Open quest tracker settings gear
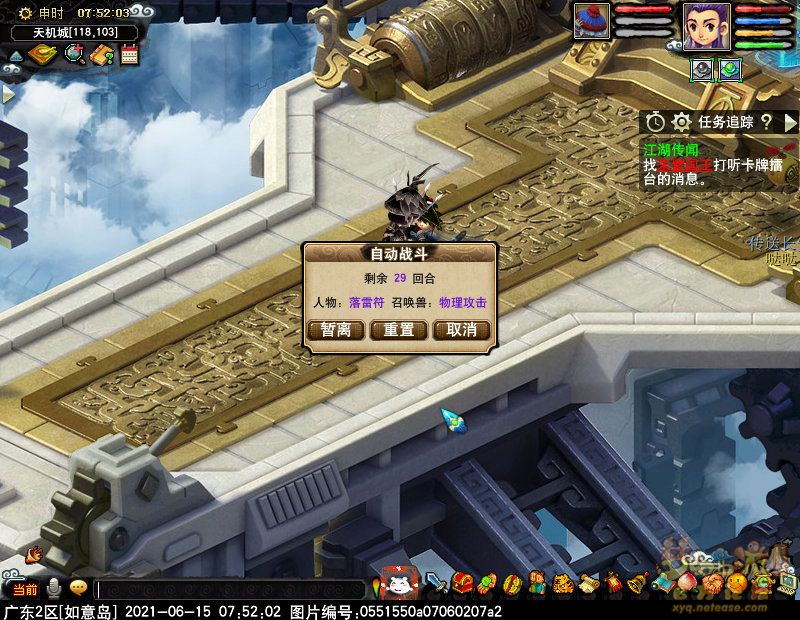Image resolution: width=800 pixels, height=620 pixels. (682, 122)
